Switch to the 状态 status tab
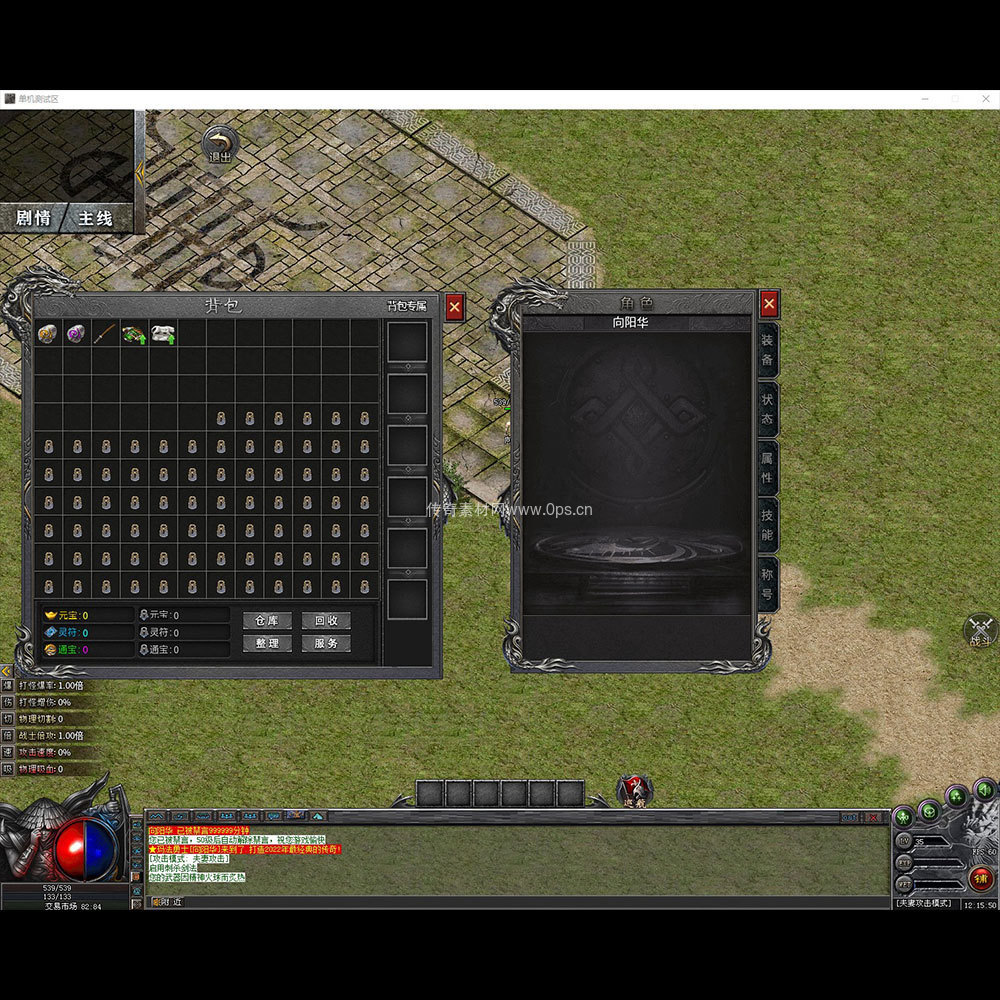Image resolution: width=1000 pixels, height=1000 pixels. (x=767, y=408)
